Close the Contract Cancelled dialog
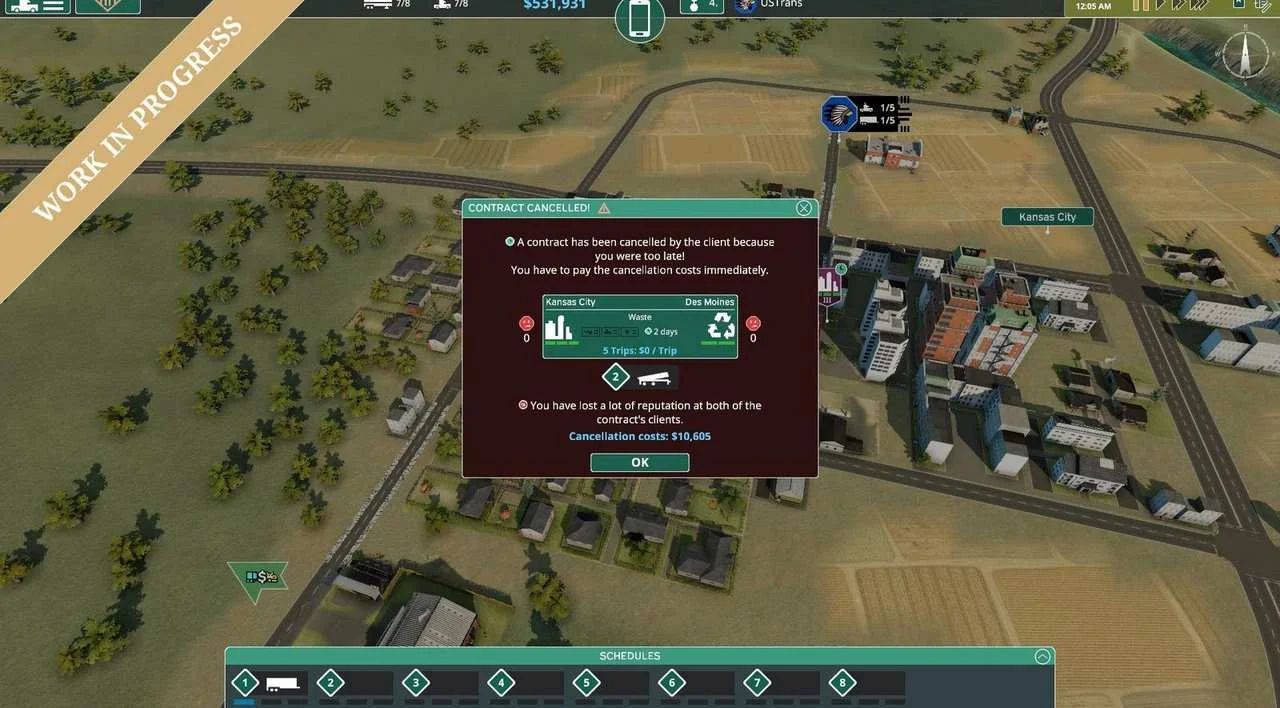 [x=803, y=208]
